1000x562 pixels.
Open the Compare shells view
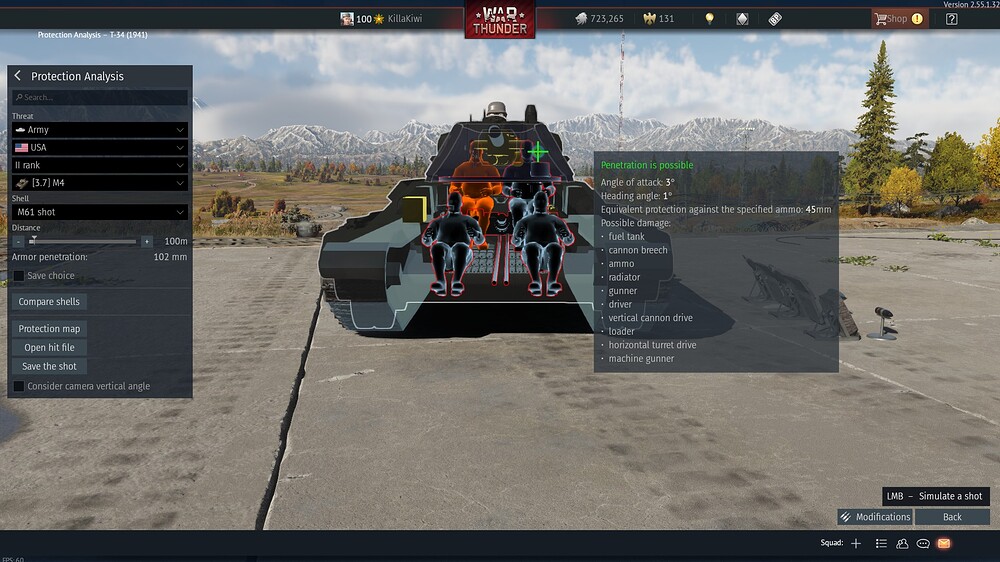49,302
